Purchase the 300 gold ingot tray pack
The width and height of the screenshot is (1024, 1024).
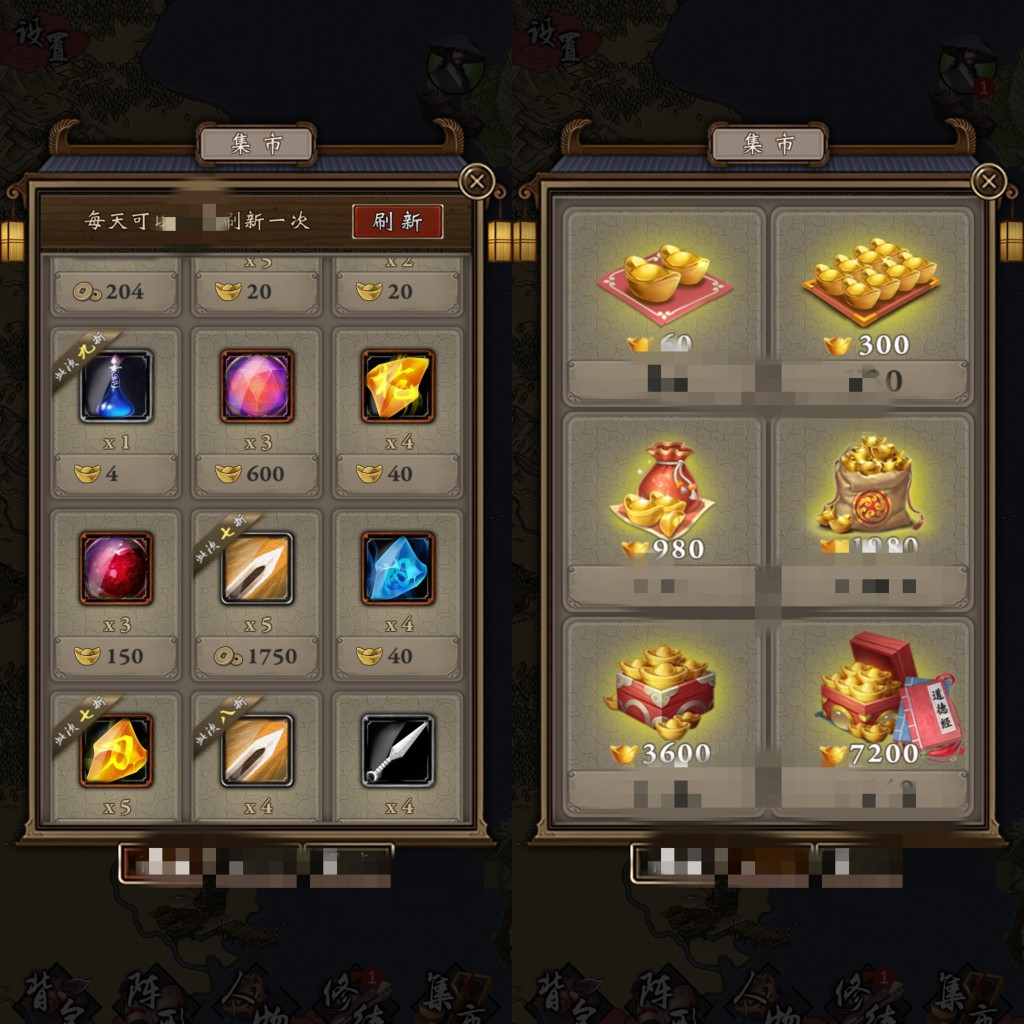871,290
